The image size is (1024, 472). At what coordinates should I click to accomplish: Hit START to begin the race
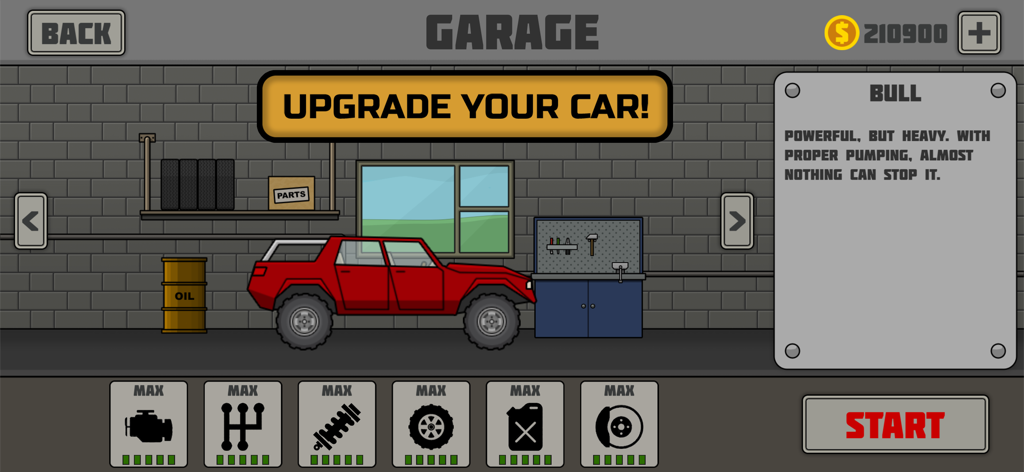pyautogui.click(x=895, y=425)
